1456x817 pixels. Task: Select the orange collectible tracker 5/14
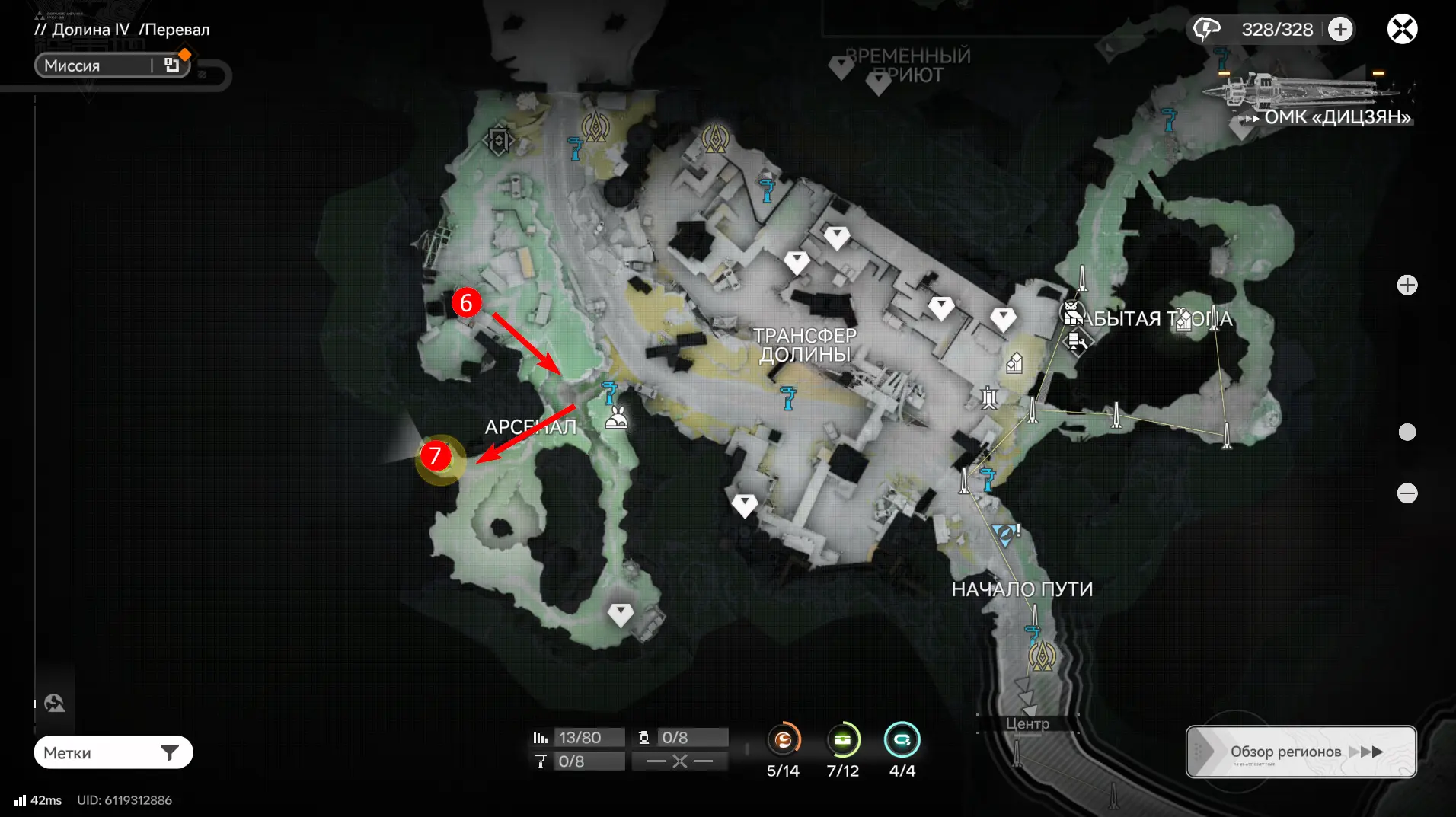(784, 739)
